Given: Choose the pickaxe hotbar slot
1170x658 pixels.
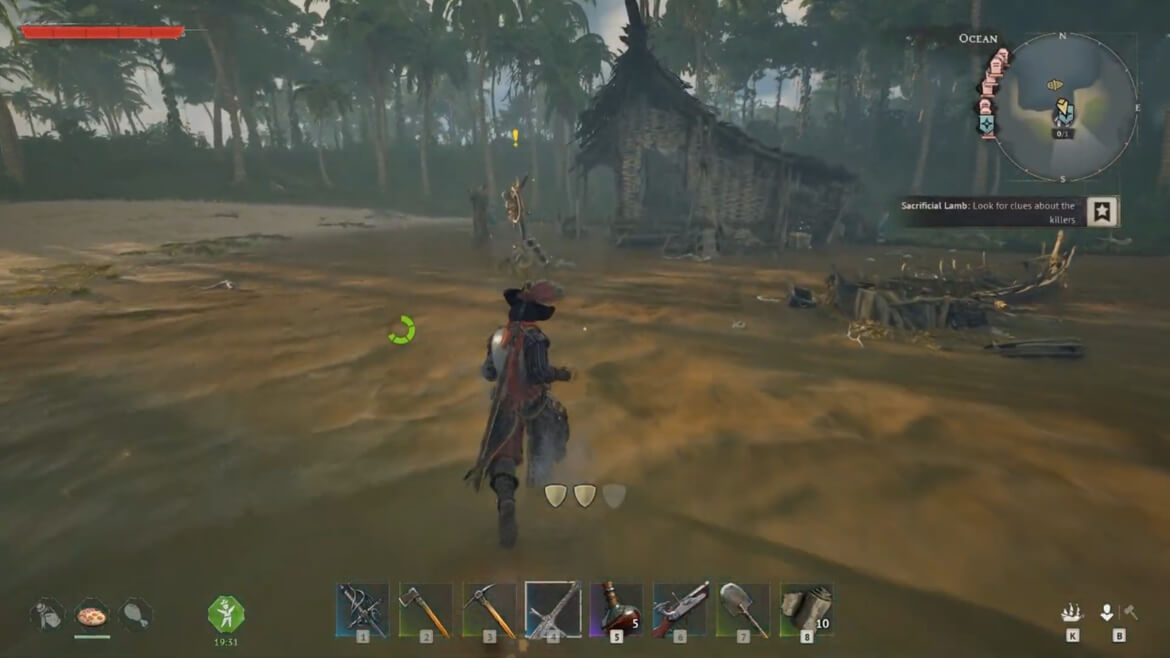Looking at the screenshot, I should (x=489, y=610).
